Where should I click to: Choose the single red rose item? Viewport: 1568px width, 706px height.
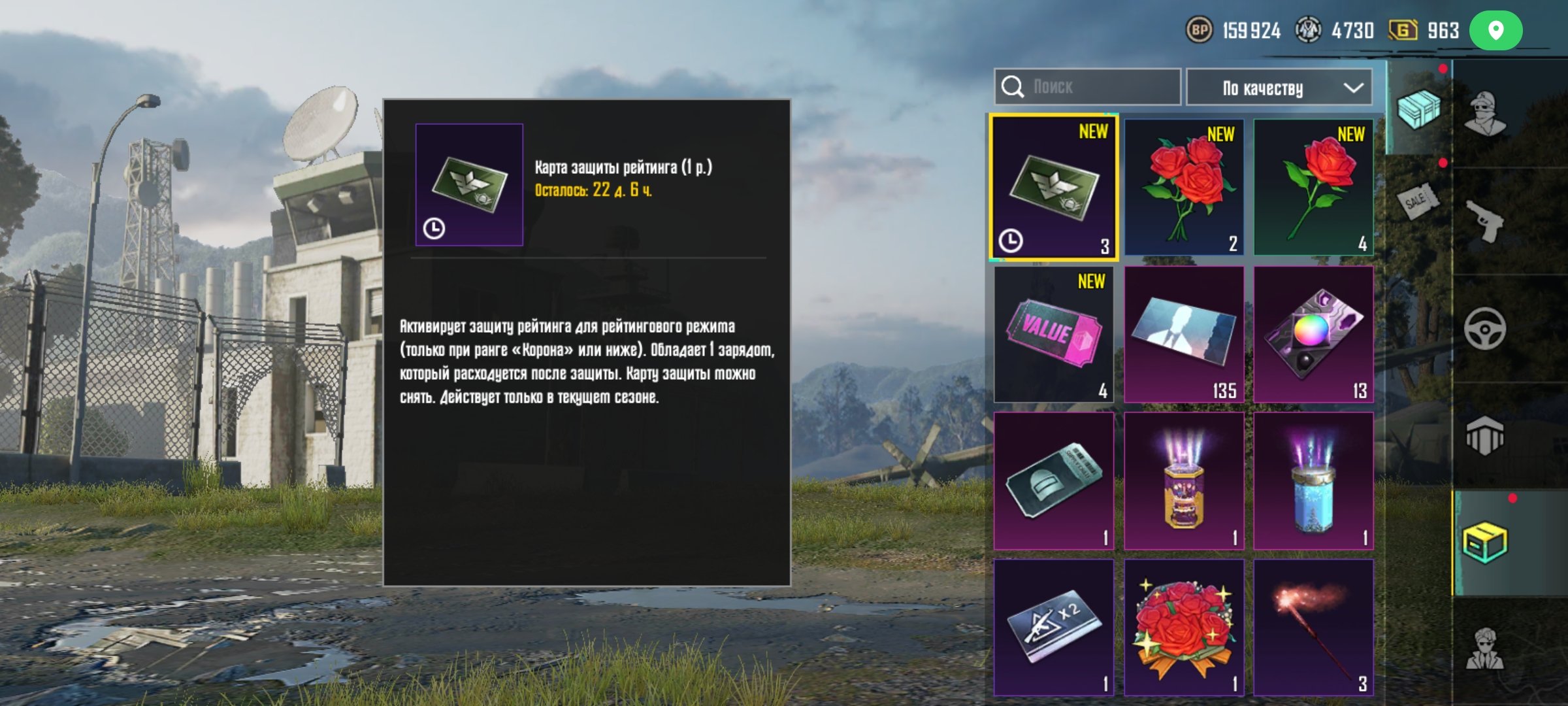pyautogui.click(x=1313, y=188)
